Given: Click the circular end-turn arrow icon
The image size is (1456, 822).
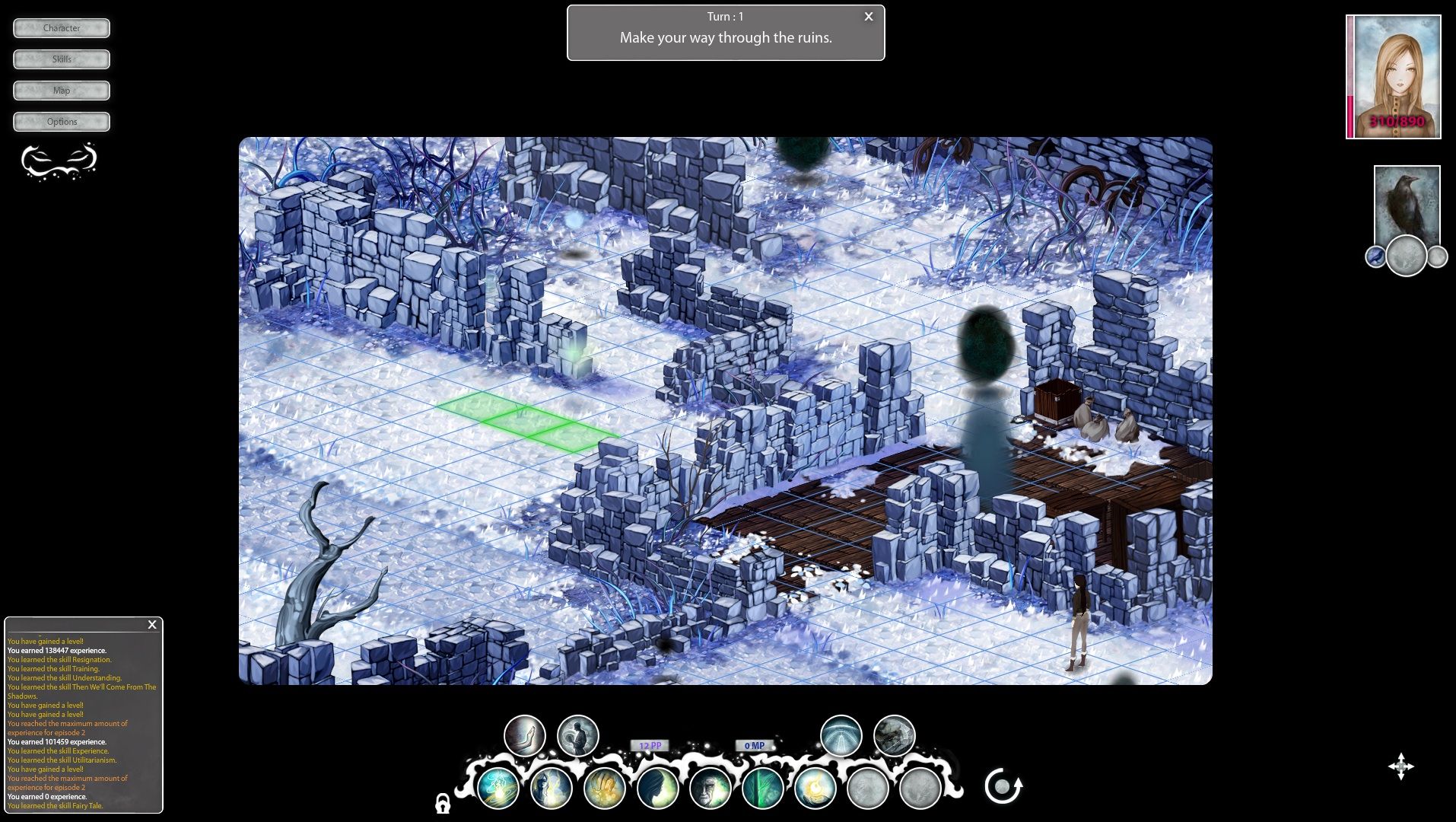Looking at the screenshot, I should [x=1003, y=786].
